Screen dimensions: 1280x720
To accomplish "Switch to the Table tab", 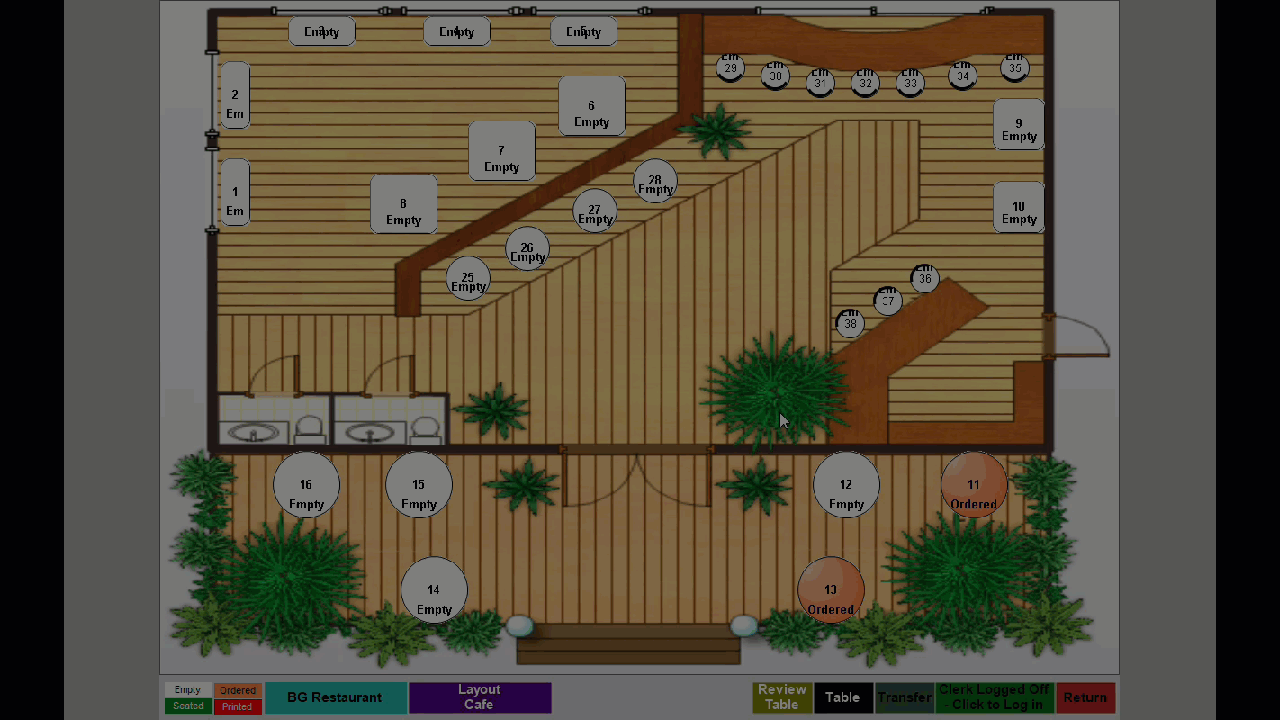I will click(843, 697).
